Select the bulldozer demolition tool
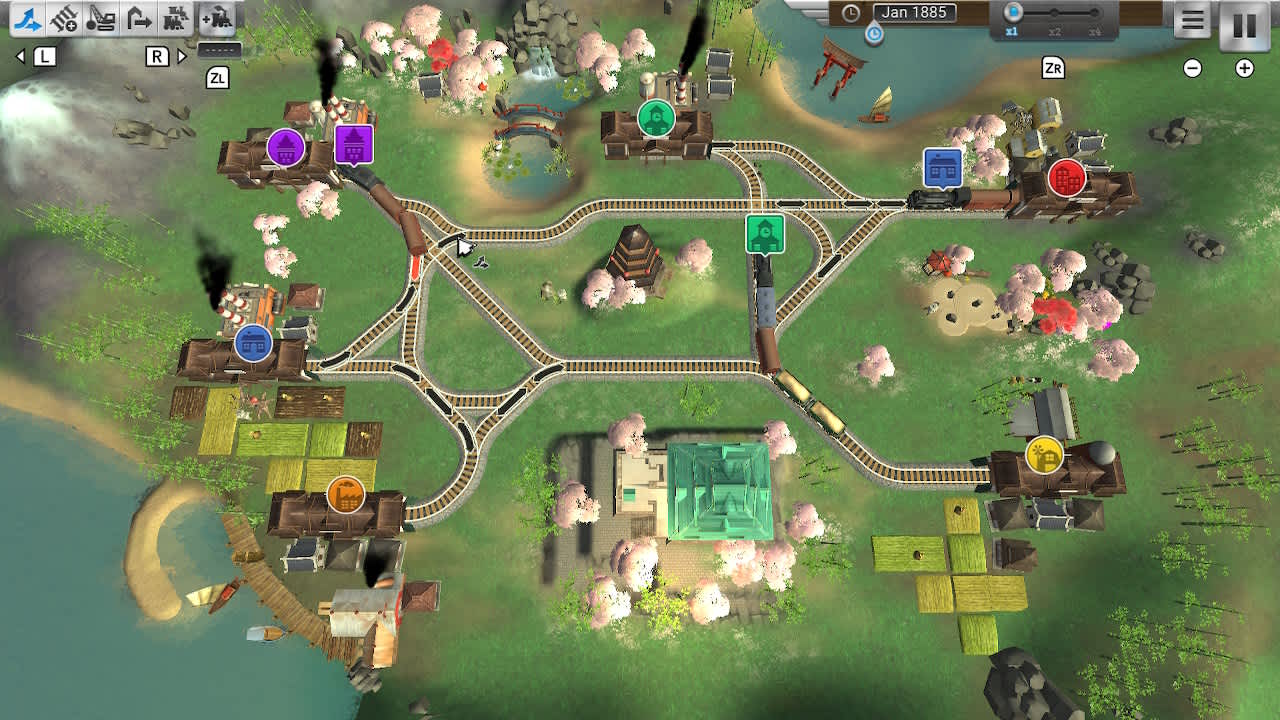 [x=98, y=17]
